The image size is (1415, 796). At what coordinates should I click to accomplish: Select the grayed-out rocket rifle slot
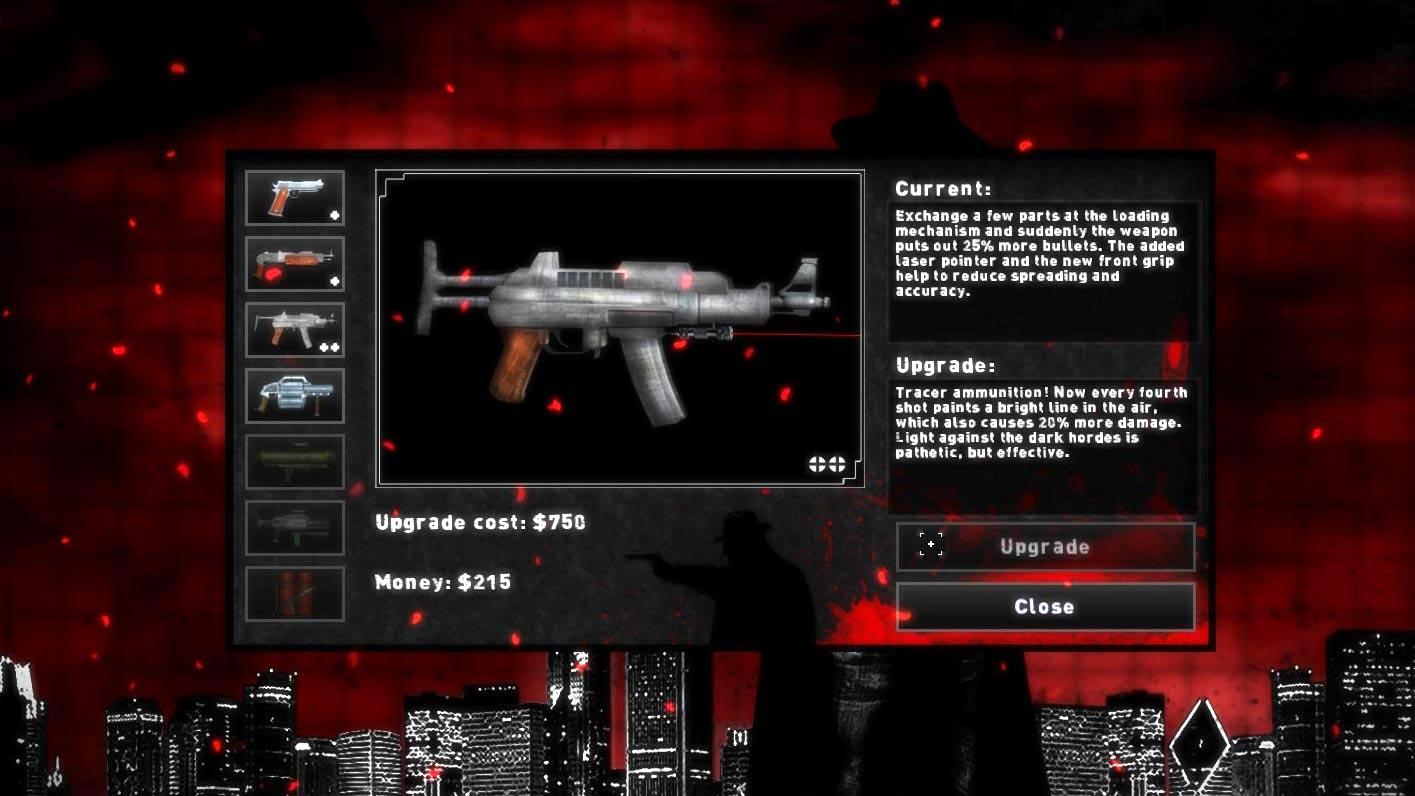tap(294, 527)
